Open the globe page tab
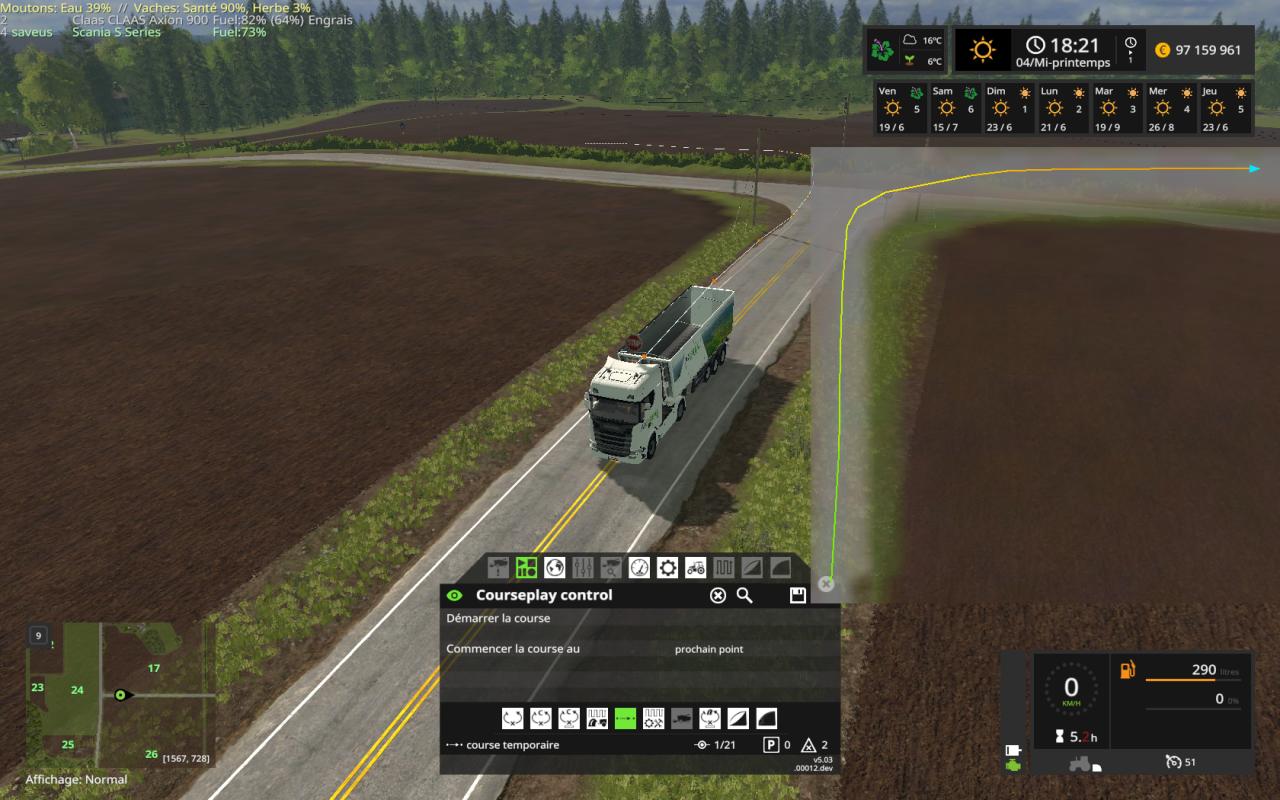 555,568
